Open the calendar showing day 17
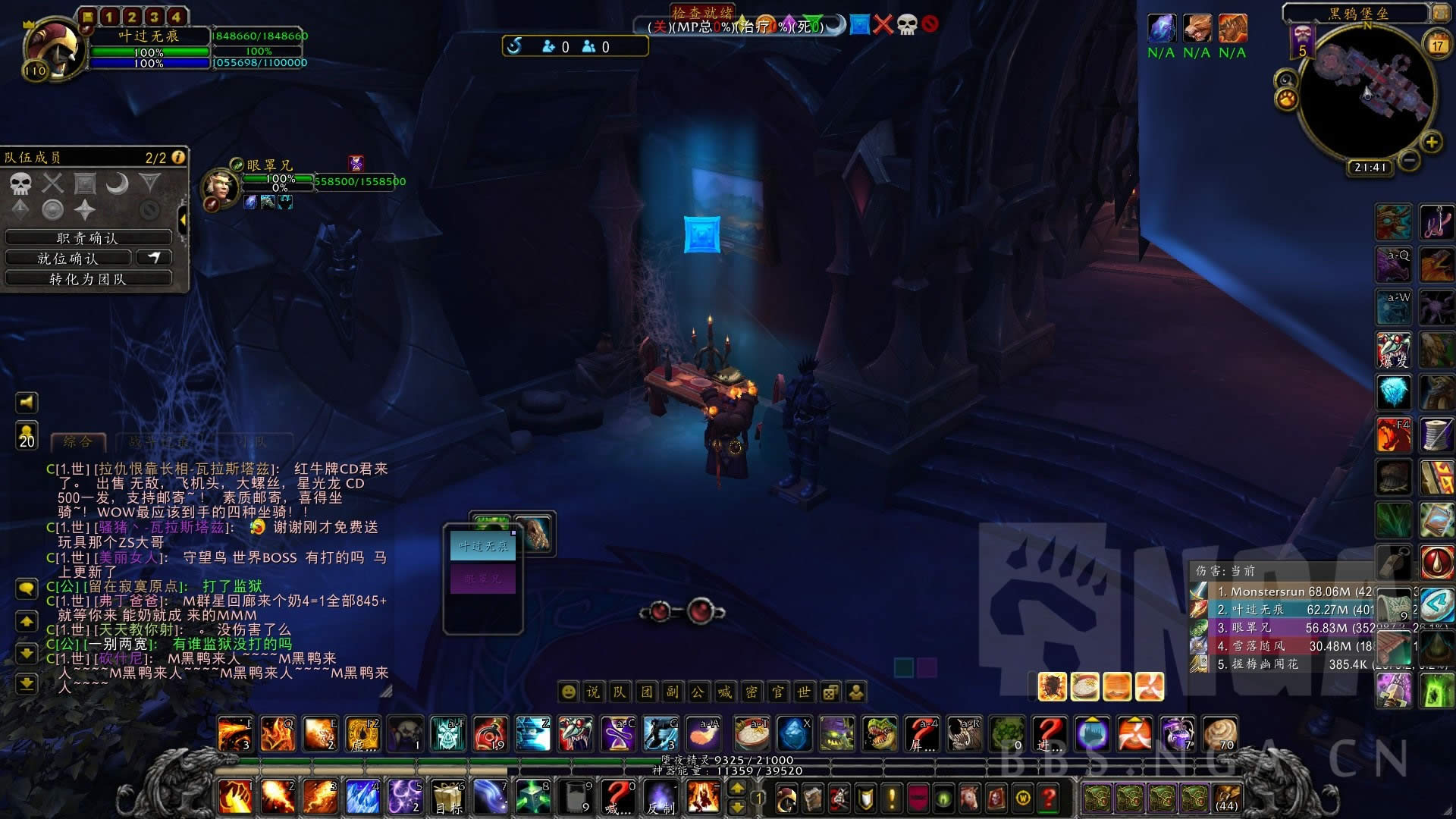This screenshot has height=819, width=1456. pos(1437,45)
